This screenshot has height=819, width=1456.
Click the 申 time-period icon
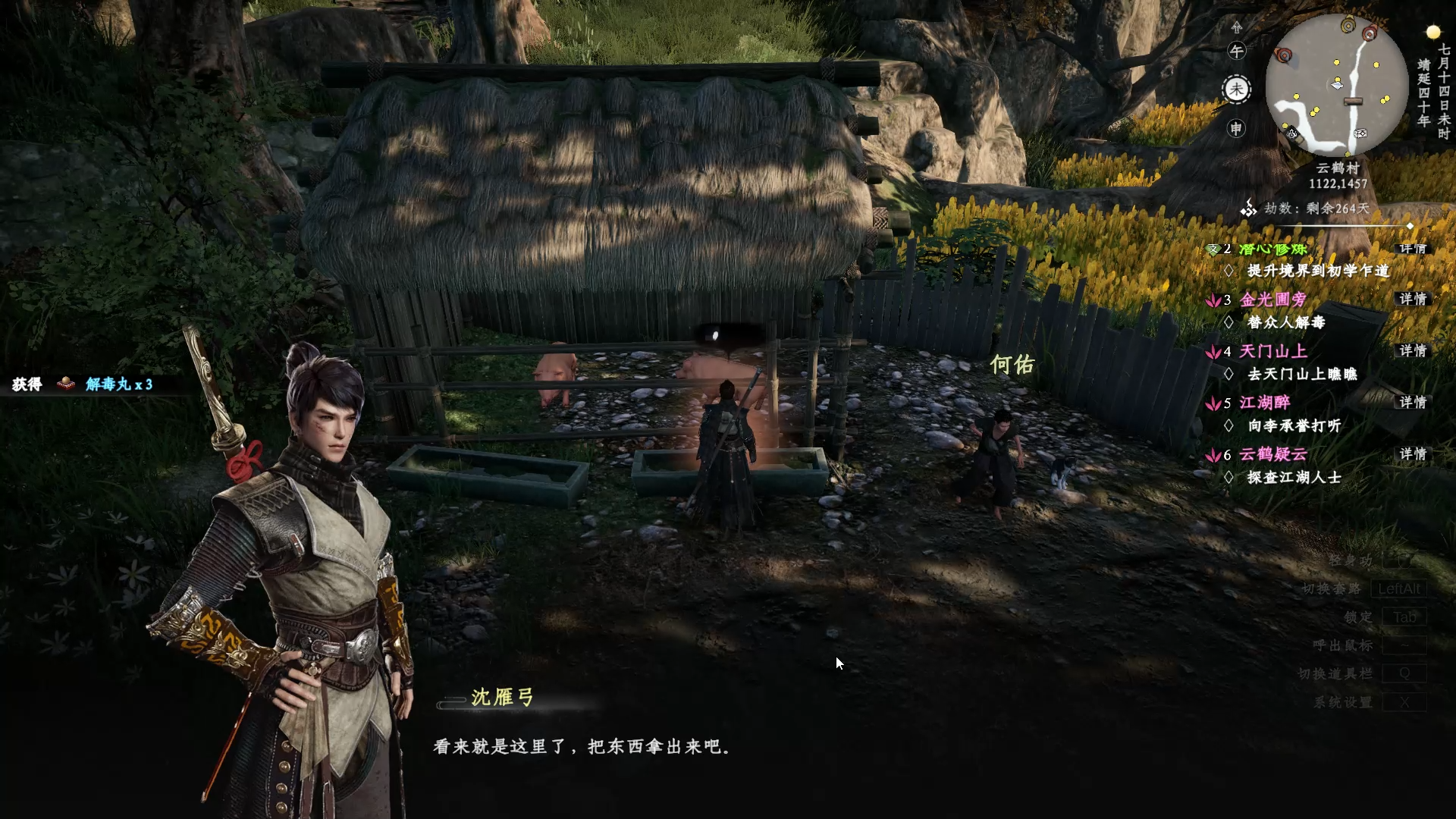1237,129
